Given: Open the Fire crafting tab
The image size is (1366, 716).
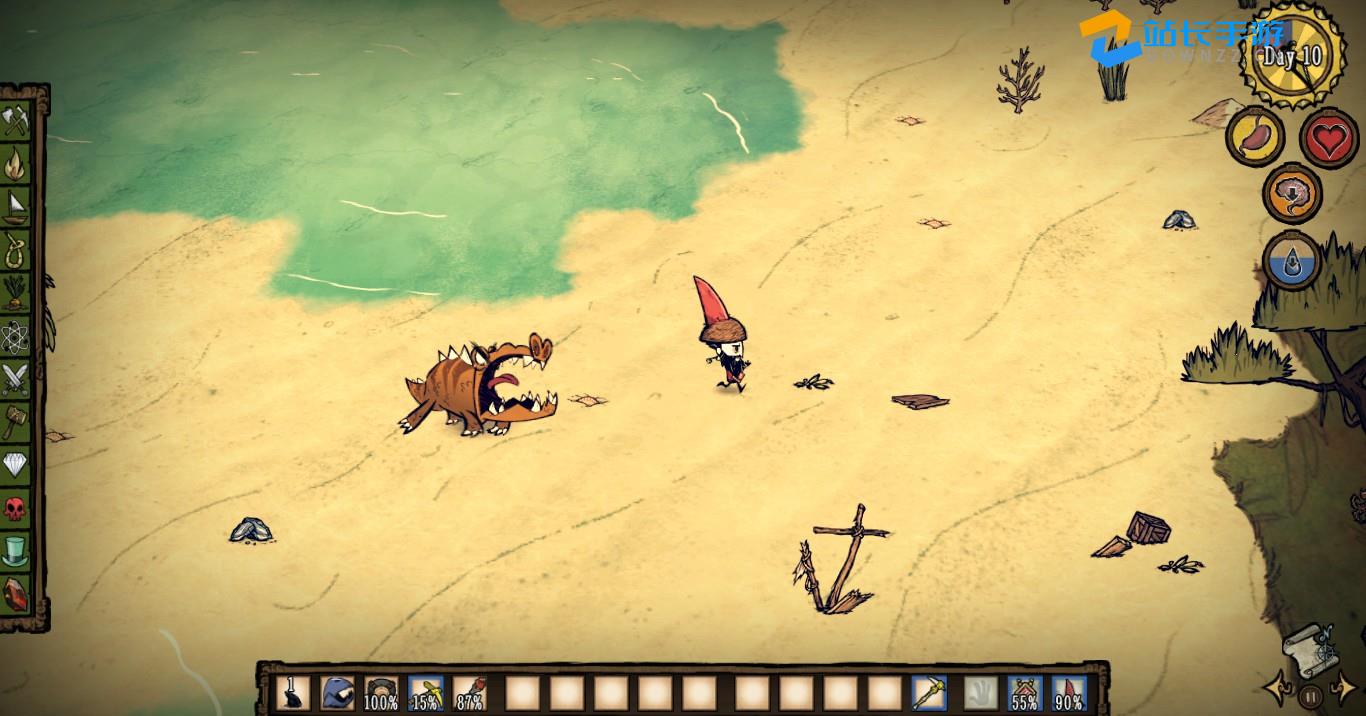Looking at the screenshot, I should [16, 161].
